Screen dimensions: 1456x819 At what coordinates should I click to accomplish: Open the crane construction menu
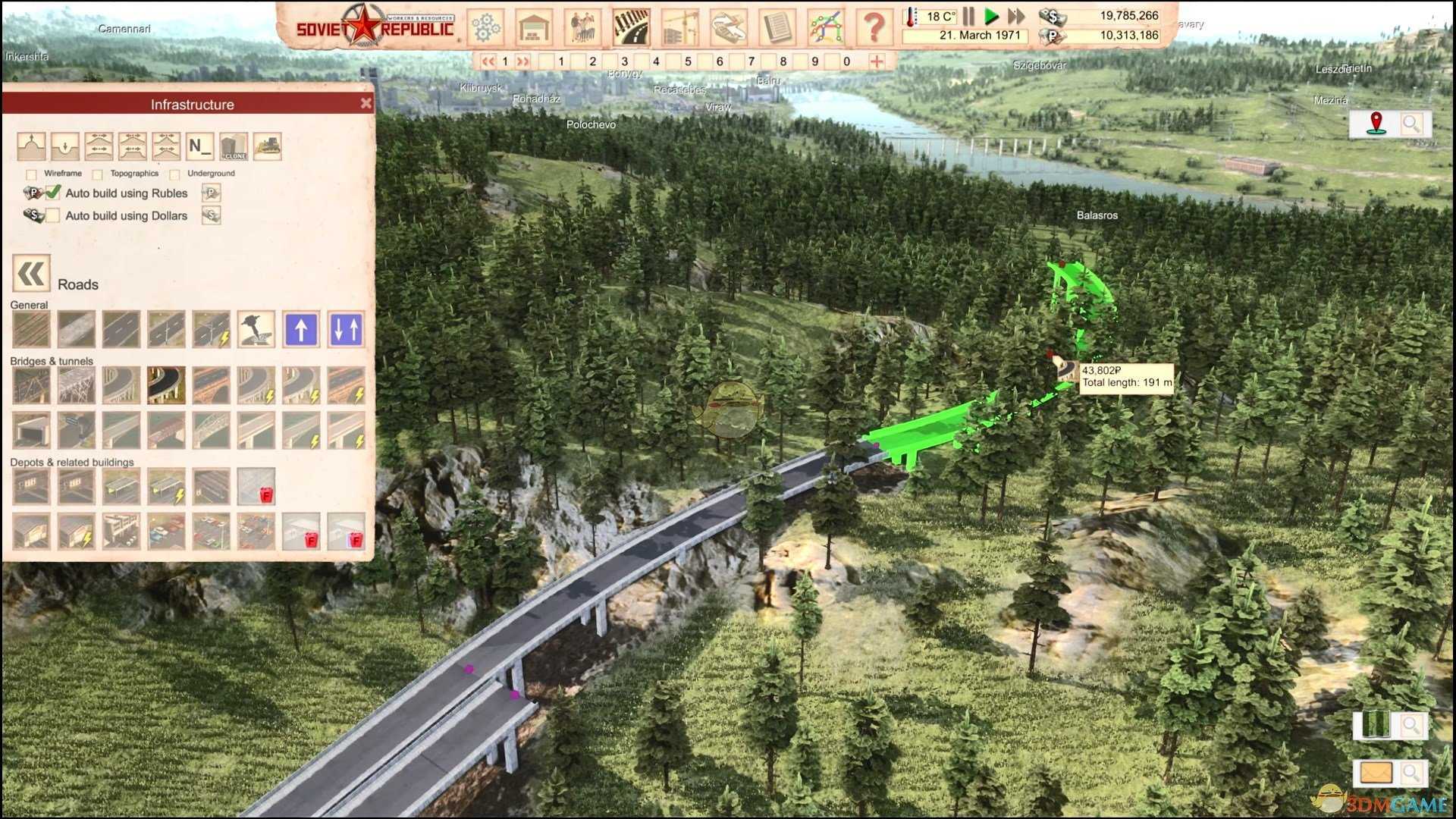pos(679,27)
